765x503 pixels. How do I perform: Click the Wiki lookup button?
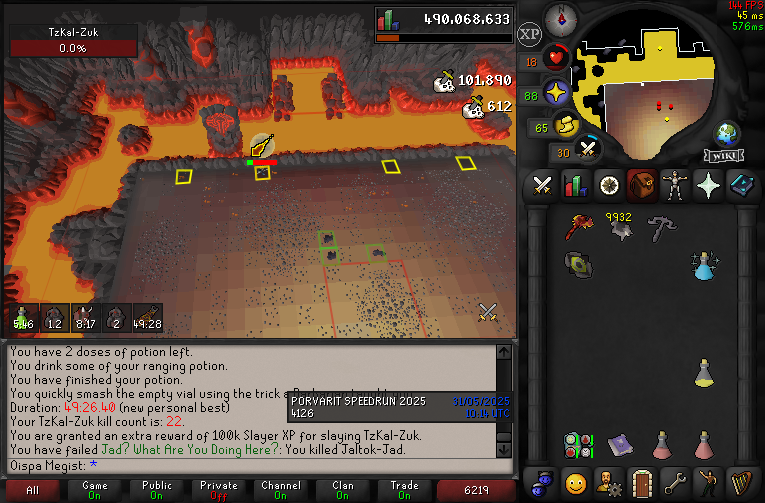click(x=725, y=156)
